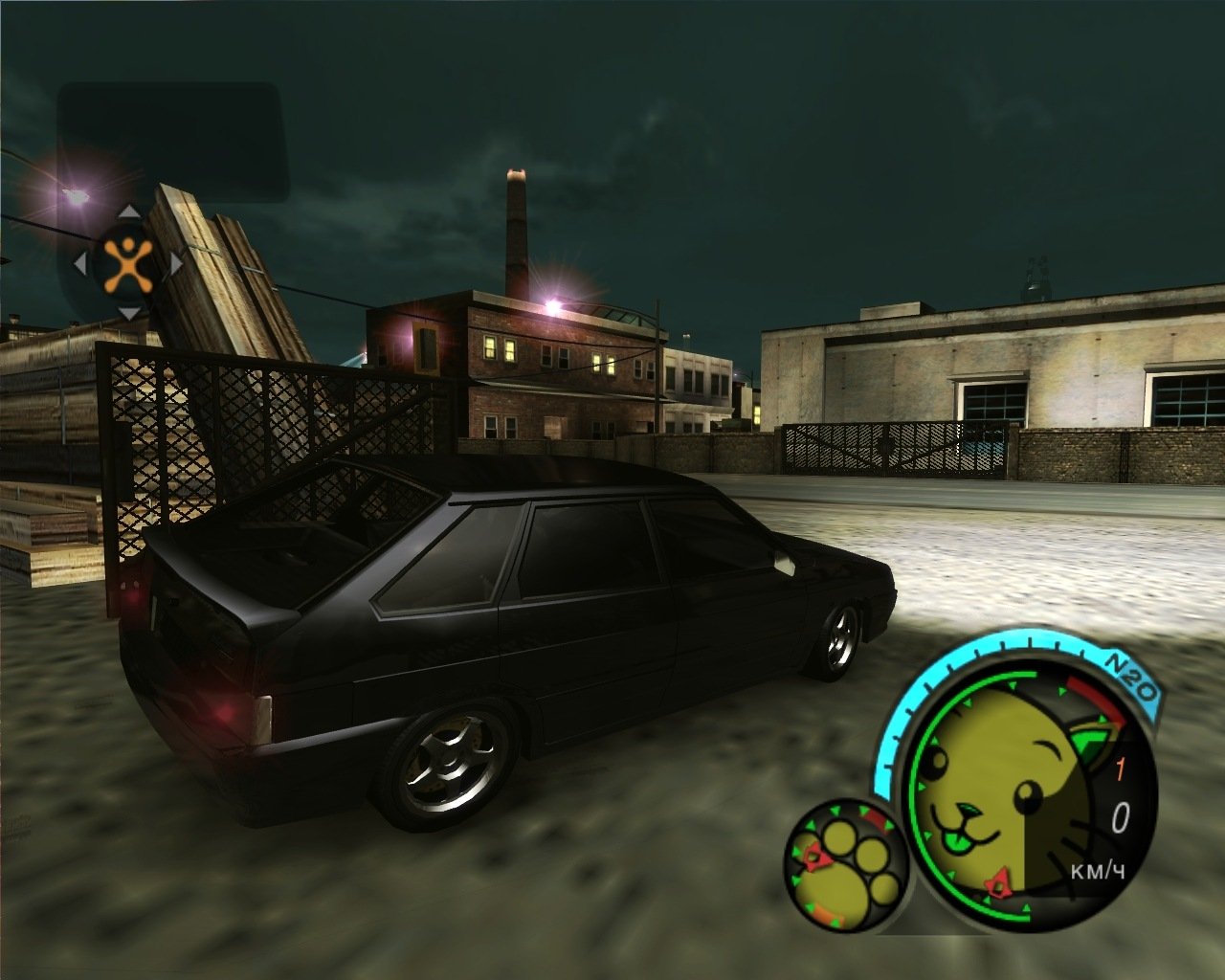
Task: Click the up arrow above the GPS marker
Action: click(127, 212)
